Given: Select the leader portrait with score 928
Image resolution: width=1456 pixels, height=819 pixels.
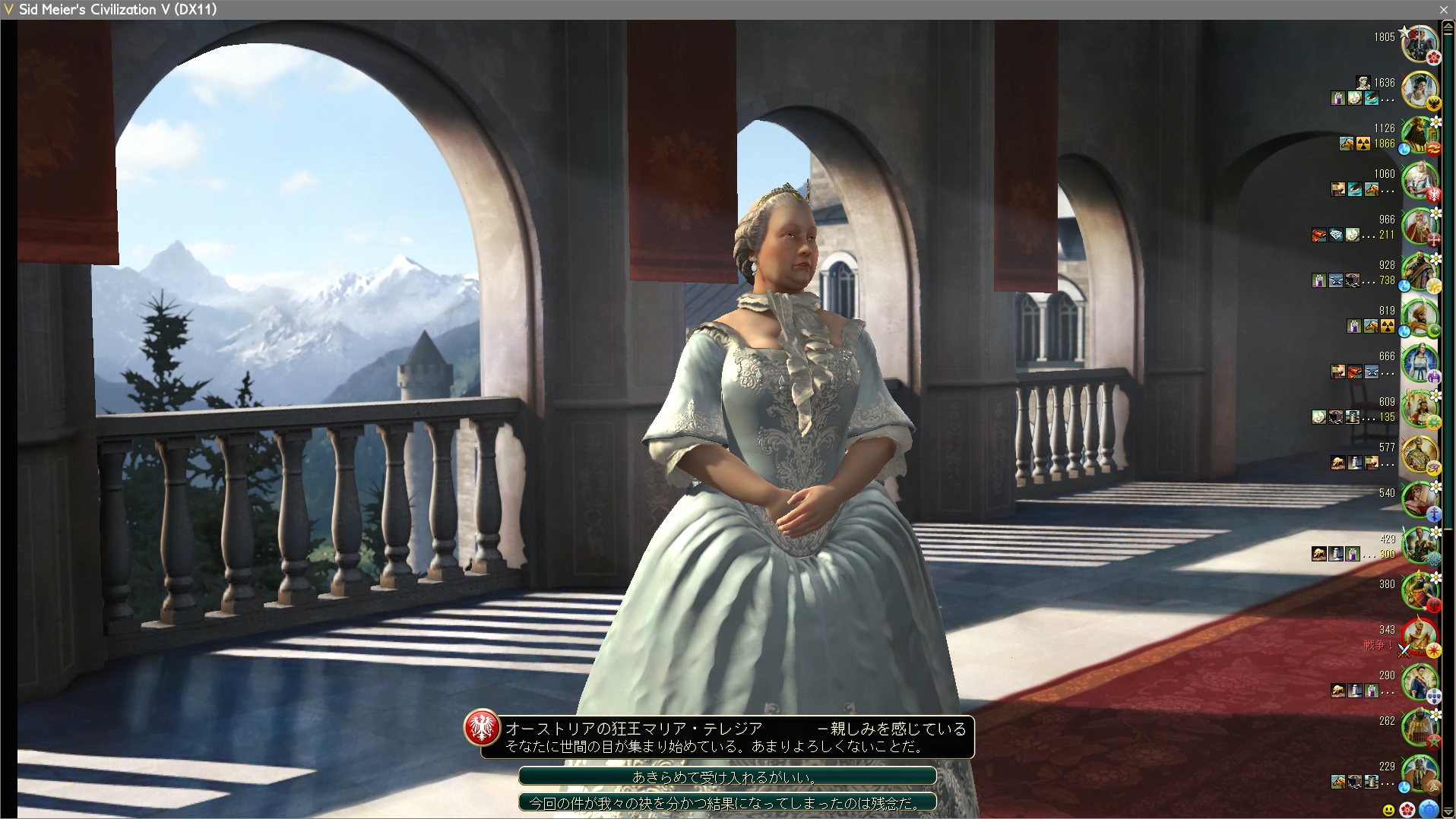Looking at the screenshot, I should (x=1419, y=272).
